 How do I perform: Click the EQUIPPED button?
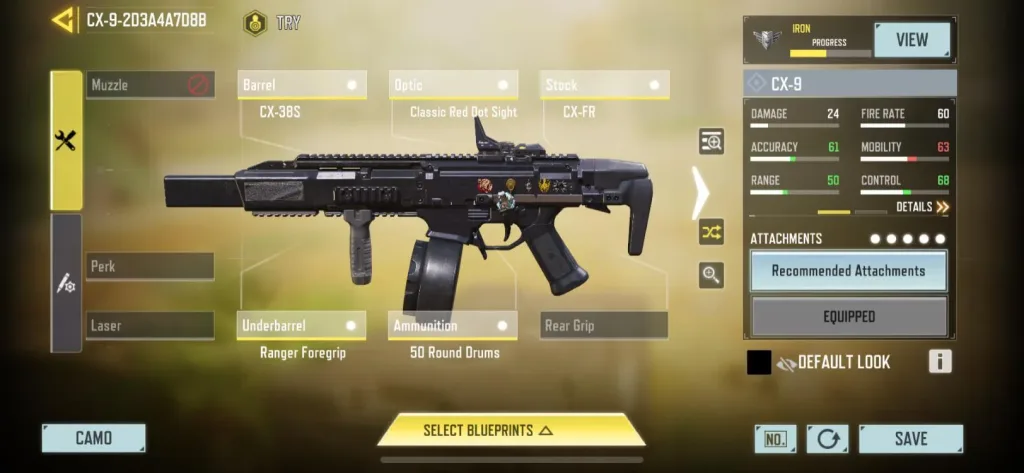(x=848, y=317)
